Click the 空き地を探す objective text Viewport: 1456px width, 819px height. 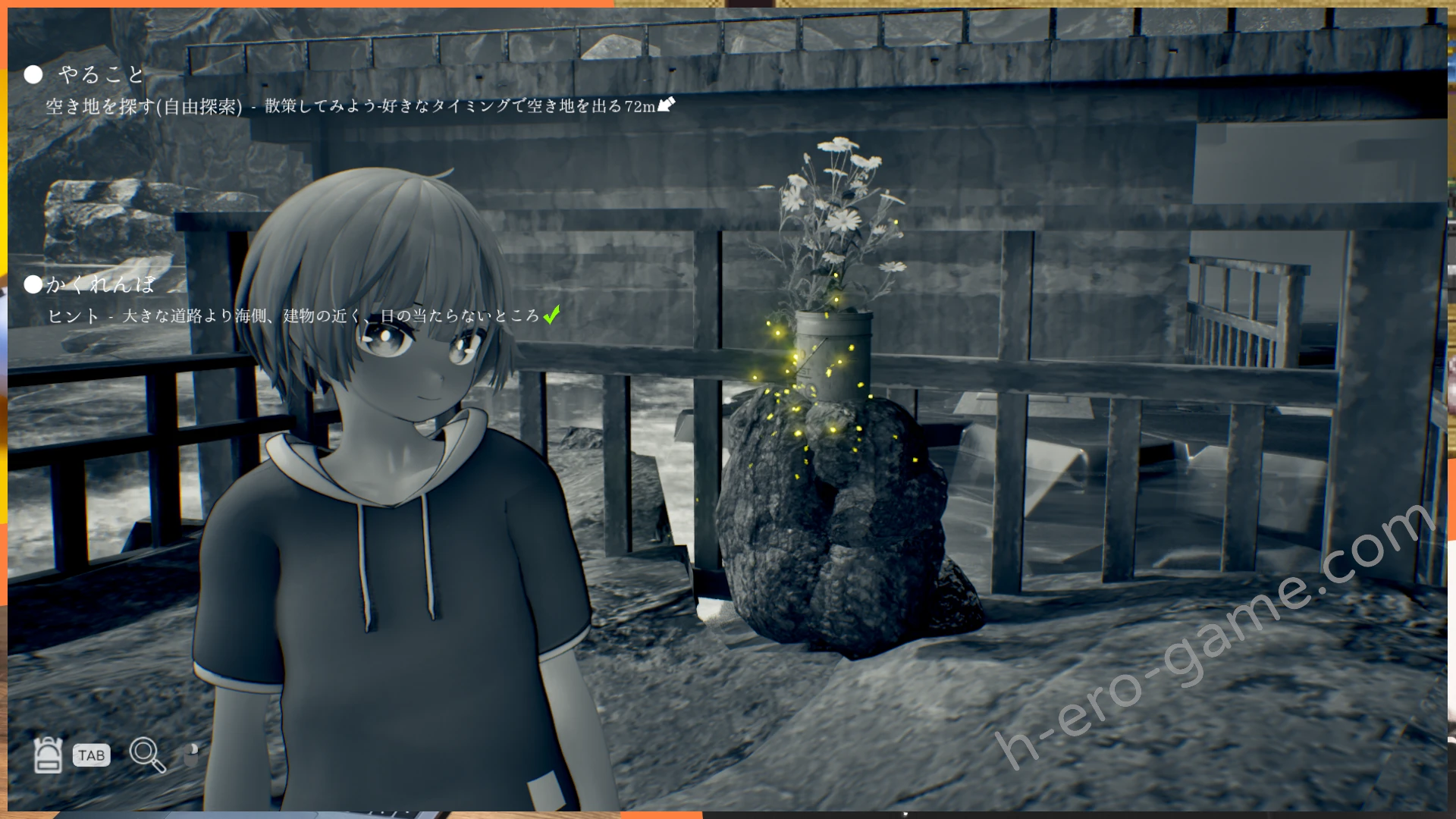pyautogui.click(x=144, y=107)
